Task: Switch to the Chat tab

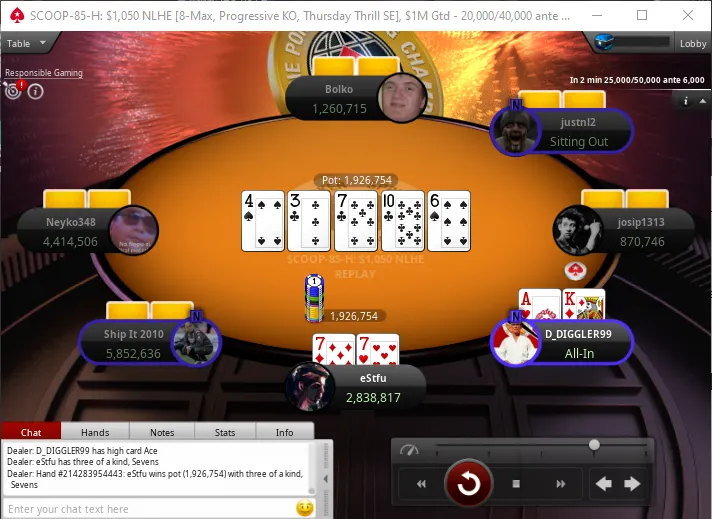Action: [31, 432]
